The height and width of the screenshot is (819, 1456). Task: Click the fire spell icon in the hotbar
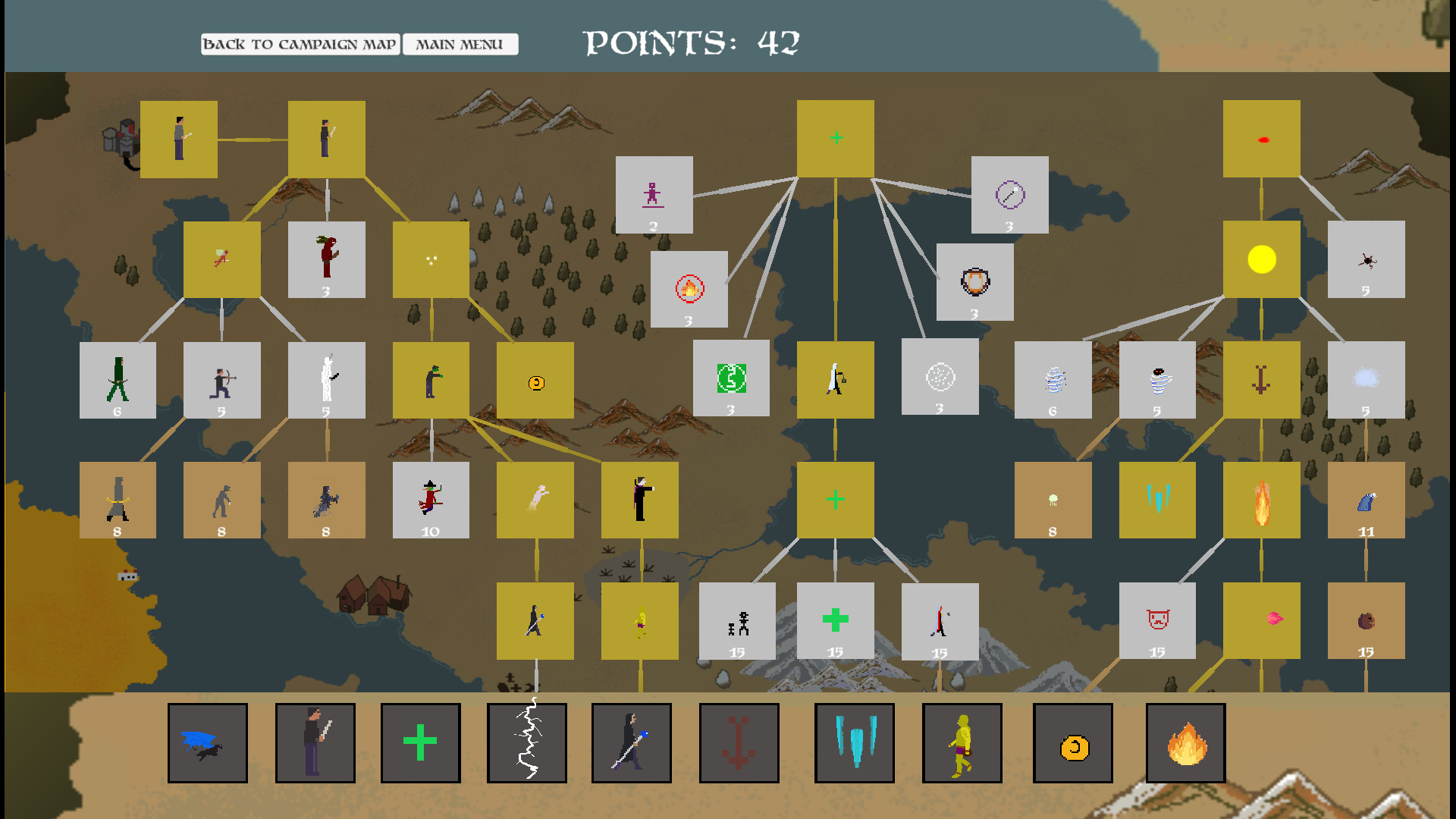click(1187, 743)
